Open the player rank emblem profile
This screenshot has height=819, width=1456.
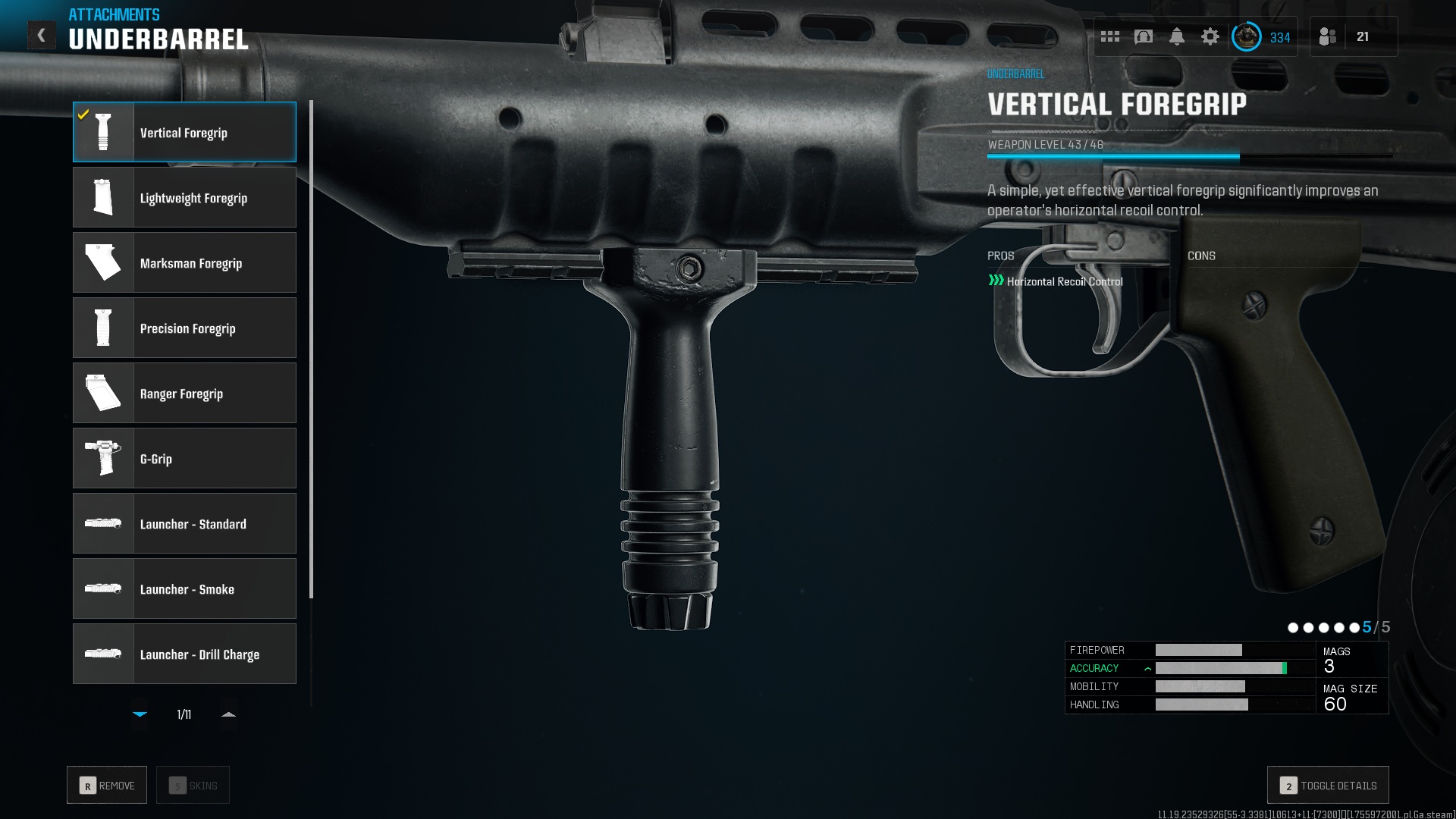click(x=1246, y=36)
